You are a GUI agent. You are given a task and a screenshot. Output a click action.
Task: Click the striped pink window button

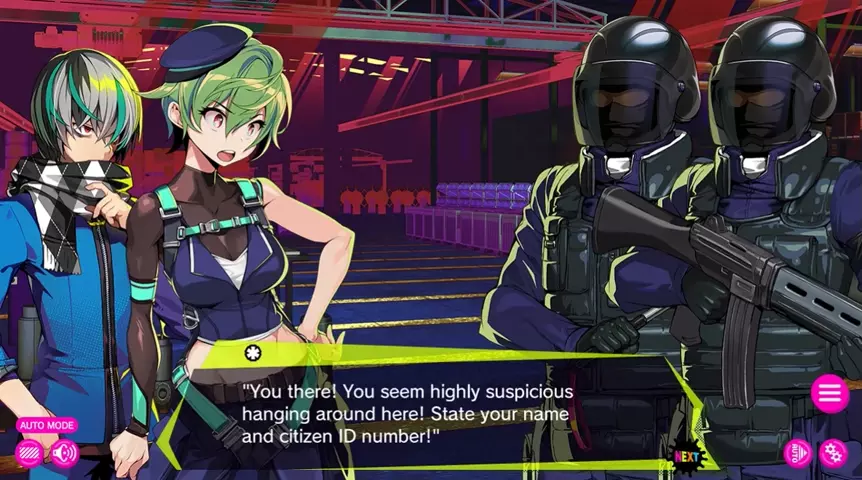(x=30, y=453)
